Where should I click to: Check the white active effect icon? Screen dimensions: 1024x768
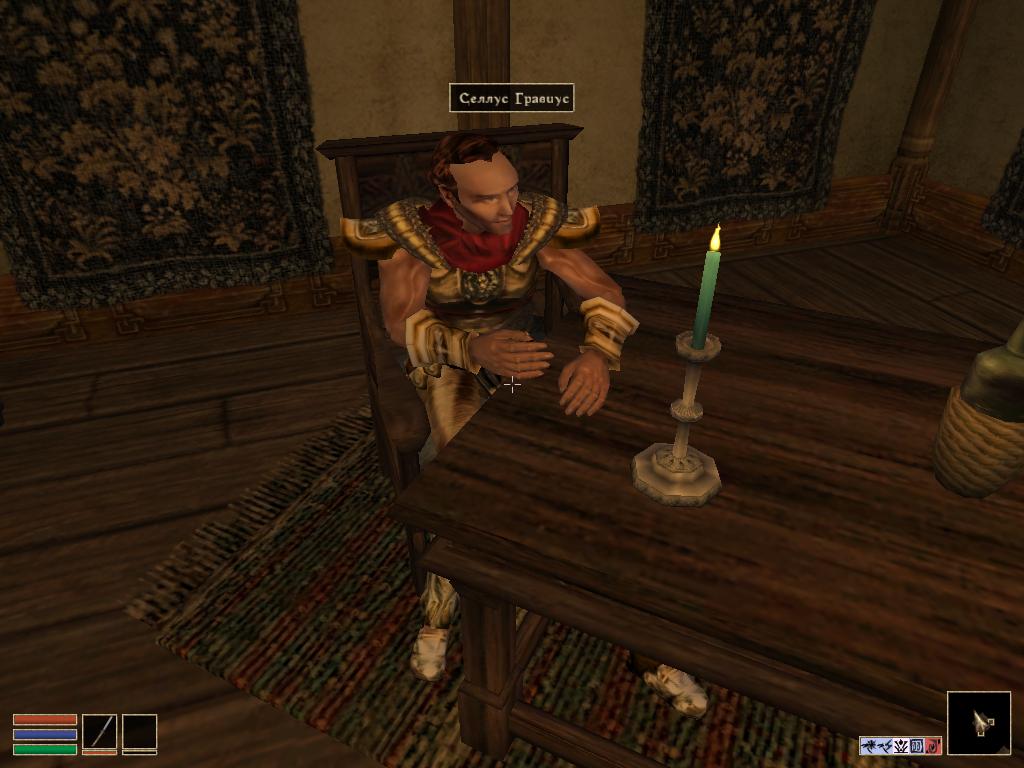901,746
